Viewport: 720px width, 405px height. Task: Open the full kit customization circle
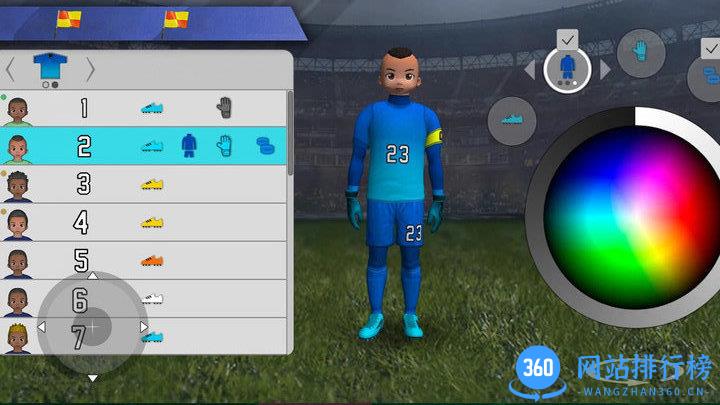567,68
